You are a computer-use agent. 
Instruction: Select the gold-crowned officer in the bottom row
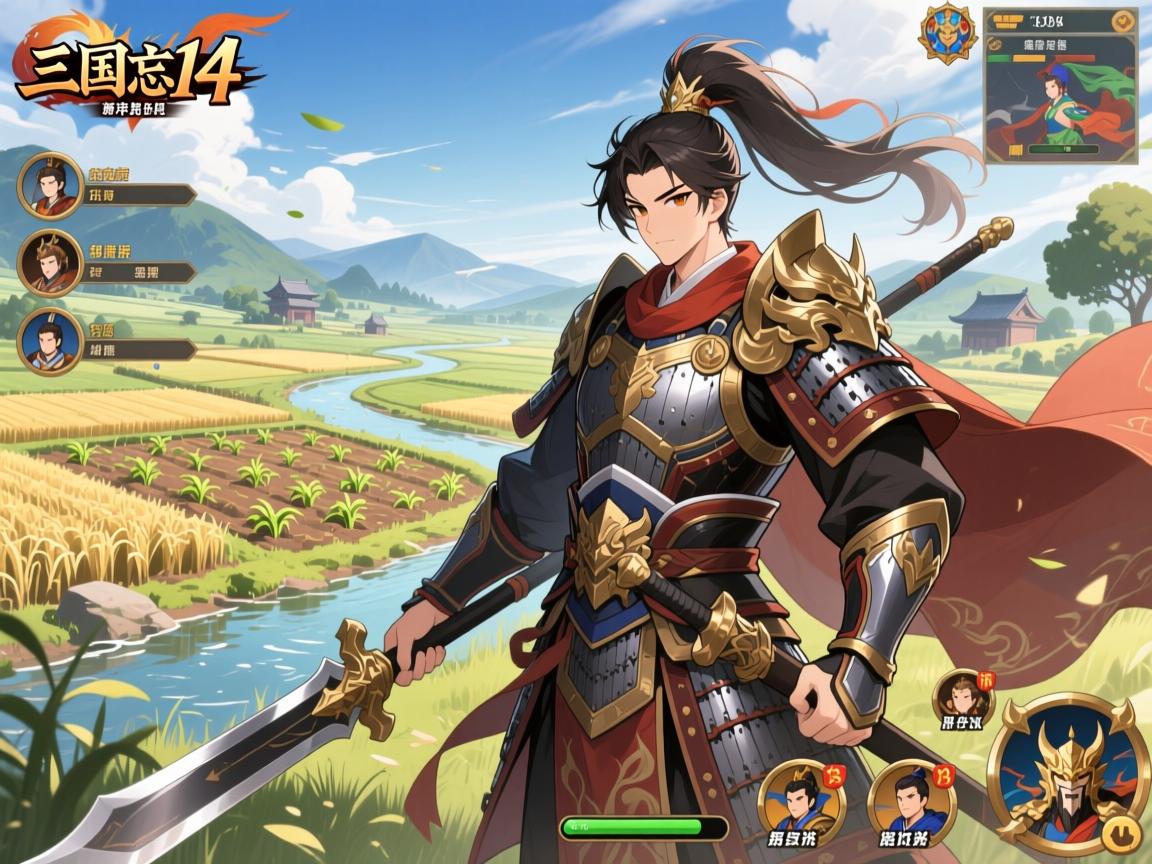[x=800, y=800]
